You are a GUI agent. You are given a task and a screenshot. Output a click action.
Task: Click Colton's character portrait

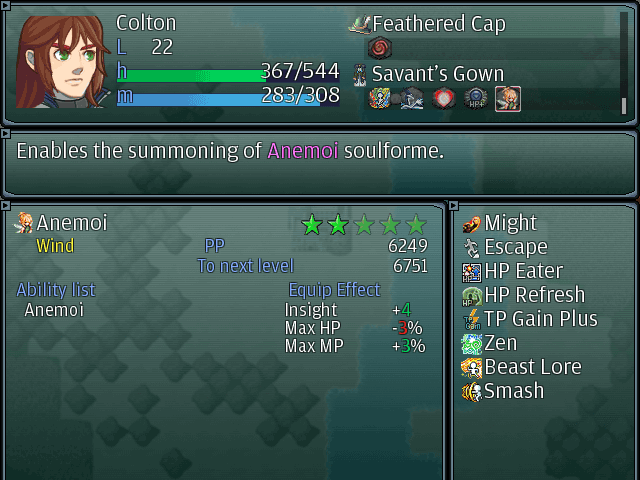[60, 60]
